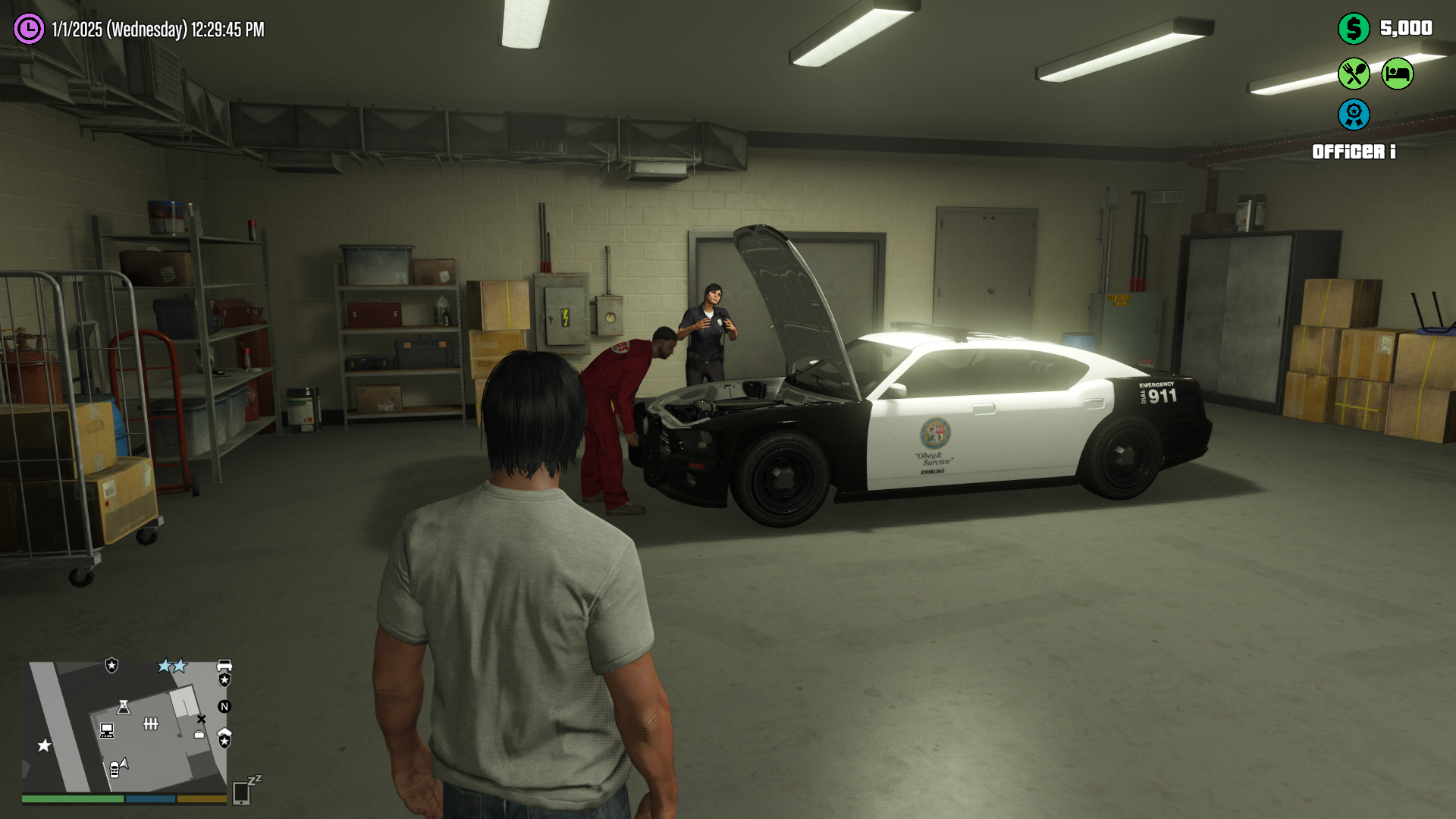Select the green dollar money icon
Image resolution: width=1456 pixels, height=819 pixels.
coord(1354,29)
